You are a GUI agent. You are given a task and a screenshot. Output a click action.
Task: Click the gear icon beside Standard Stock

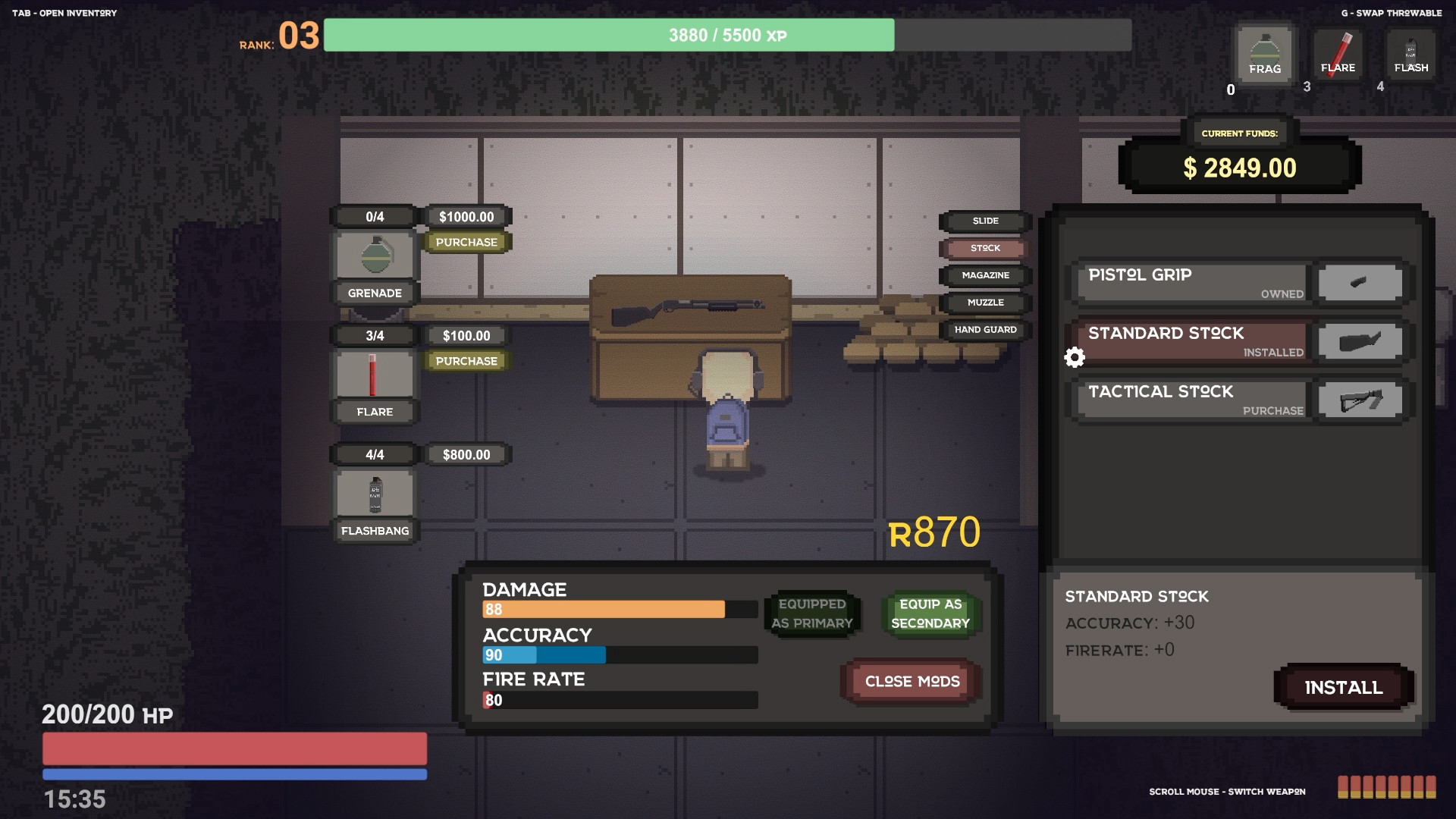pyautogui.click(x=1075, y=356)
